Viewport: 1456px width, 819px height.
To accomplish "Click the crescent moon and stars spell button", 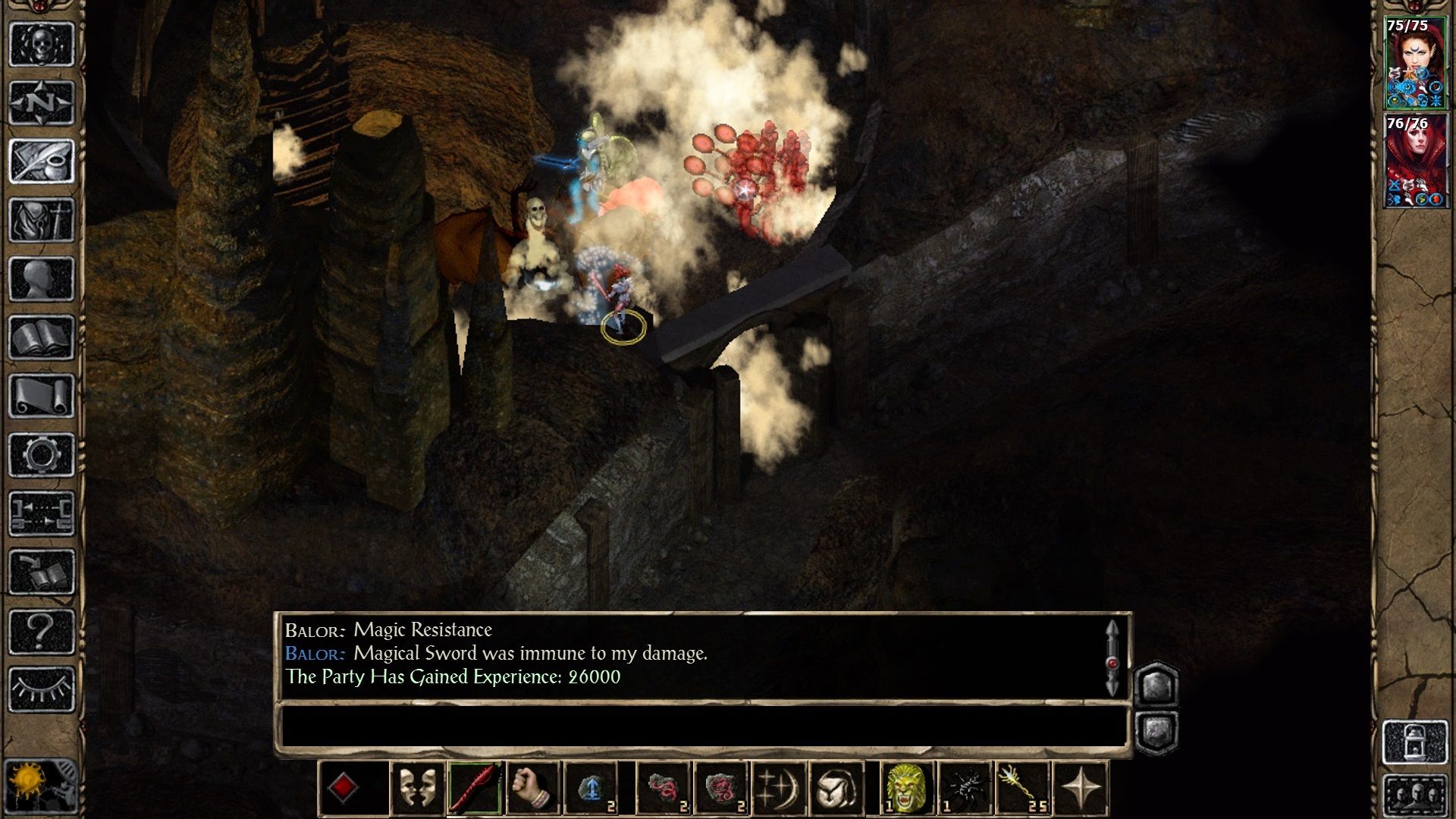I will pos(777,789).
